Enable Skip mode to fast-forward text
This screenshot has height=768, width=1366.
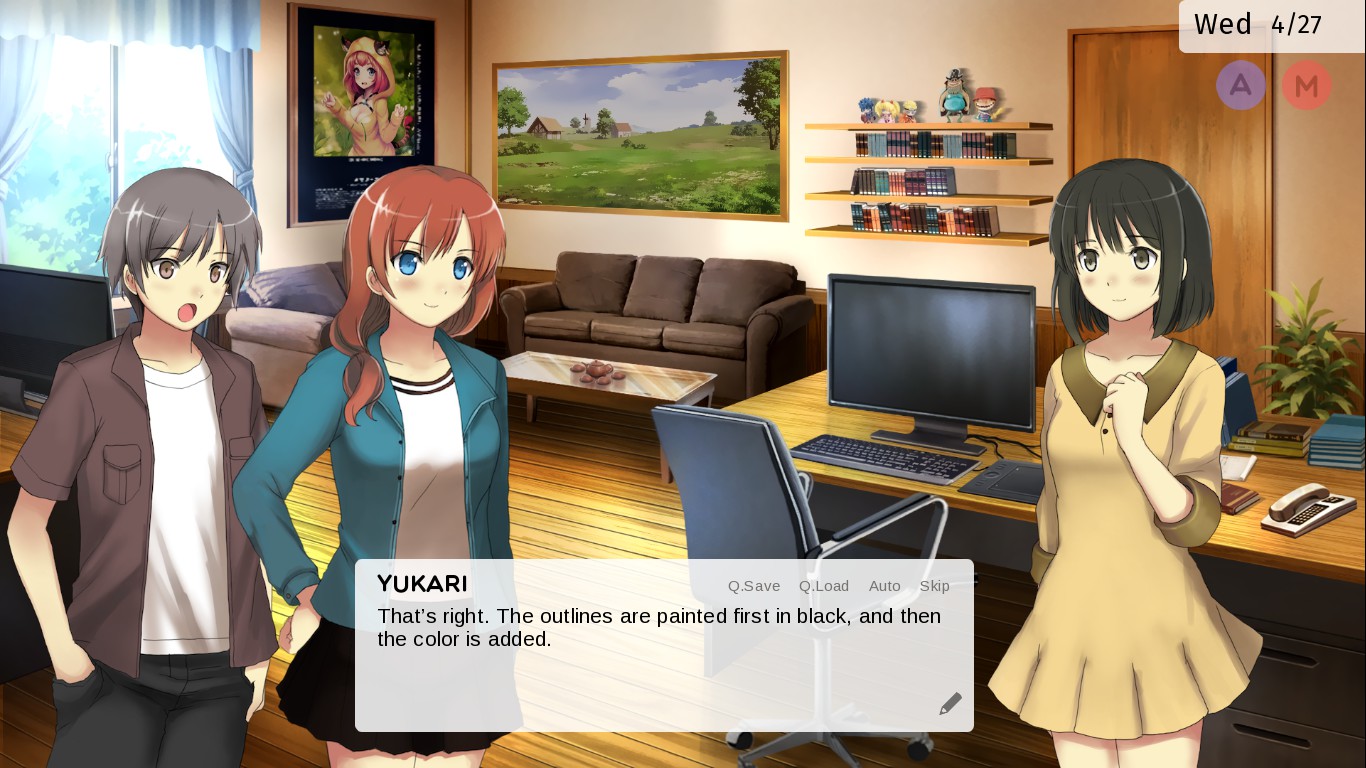(x=934, y=586)
